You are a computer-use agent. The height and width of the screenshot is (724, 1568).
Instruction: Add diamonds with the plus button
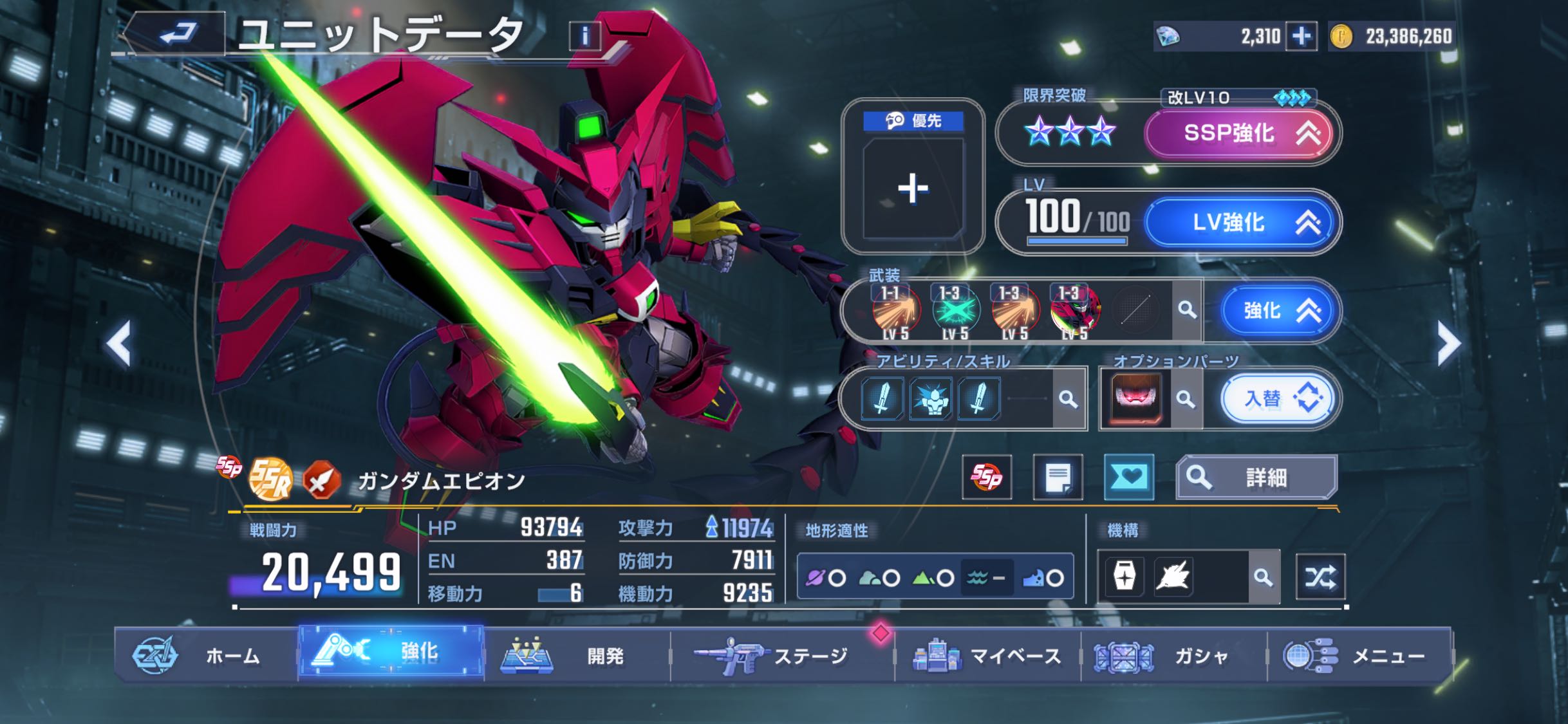pyautogui.click(x=1301, y=36)
